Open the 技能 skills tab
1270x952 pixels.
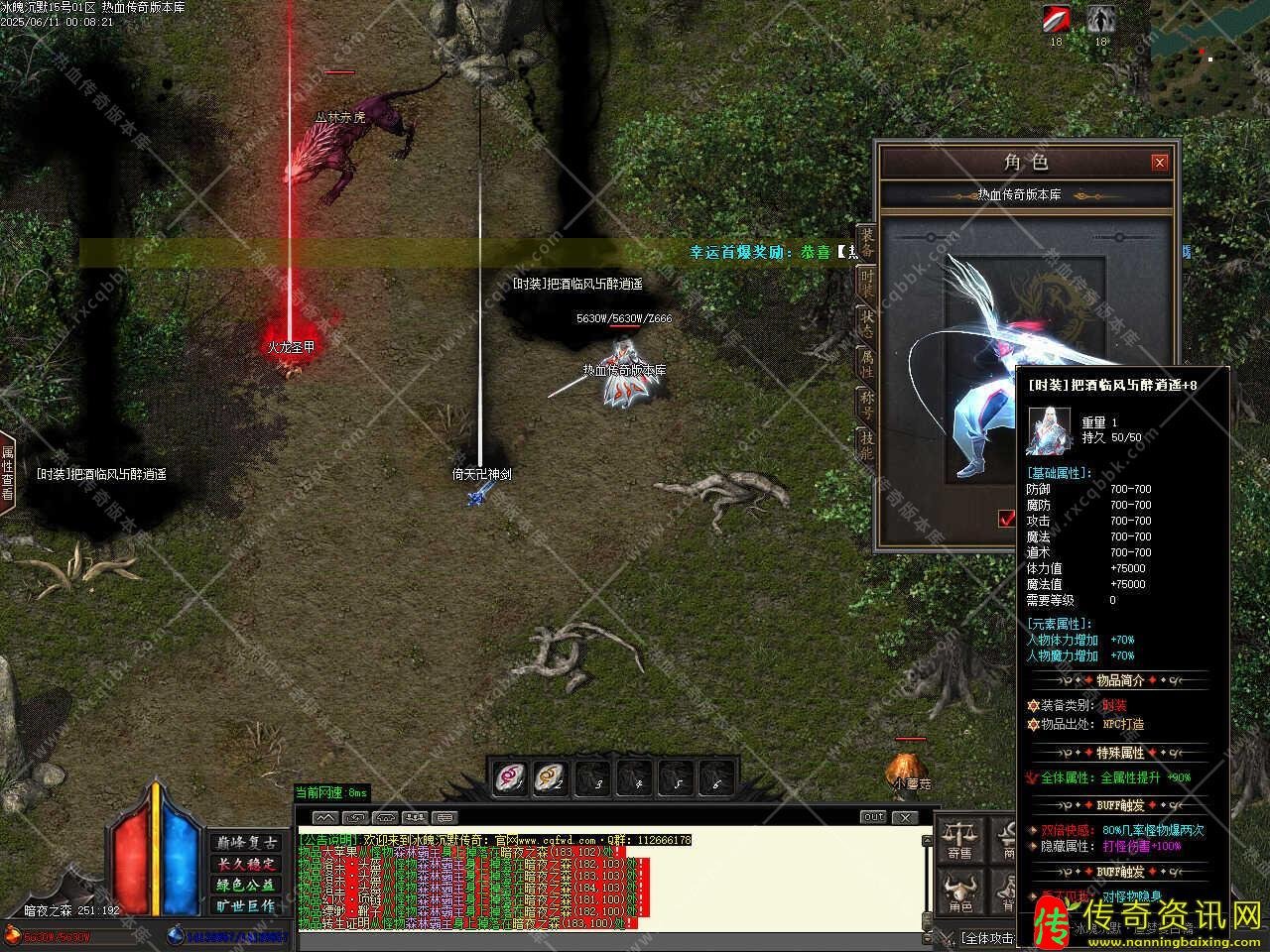866,445
